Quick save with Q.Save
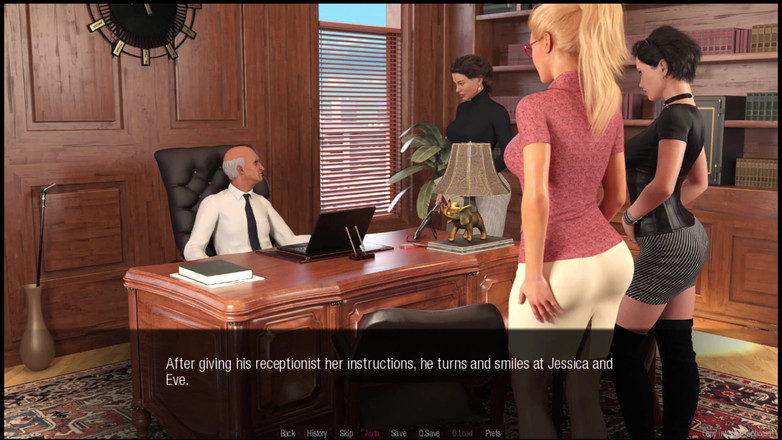782x440 pixels. tap(429, 433)
